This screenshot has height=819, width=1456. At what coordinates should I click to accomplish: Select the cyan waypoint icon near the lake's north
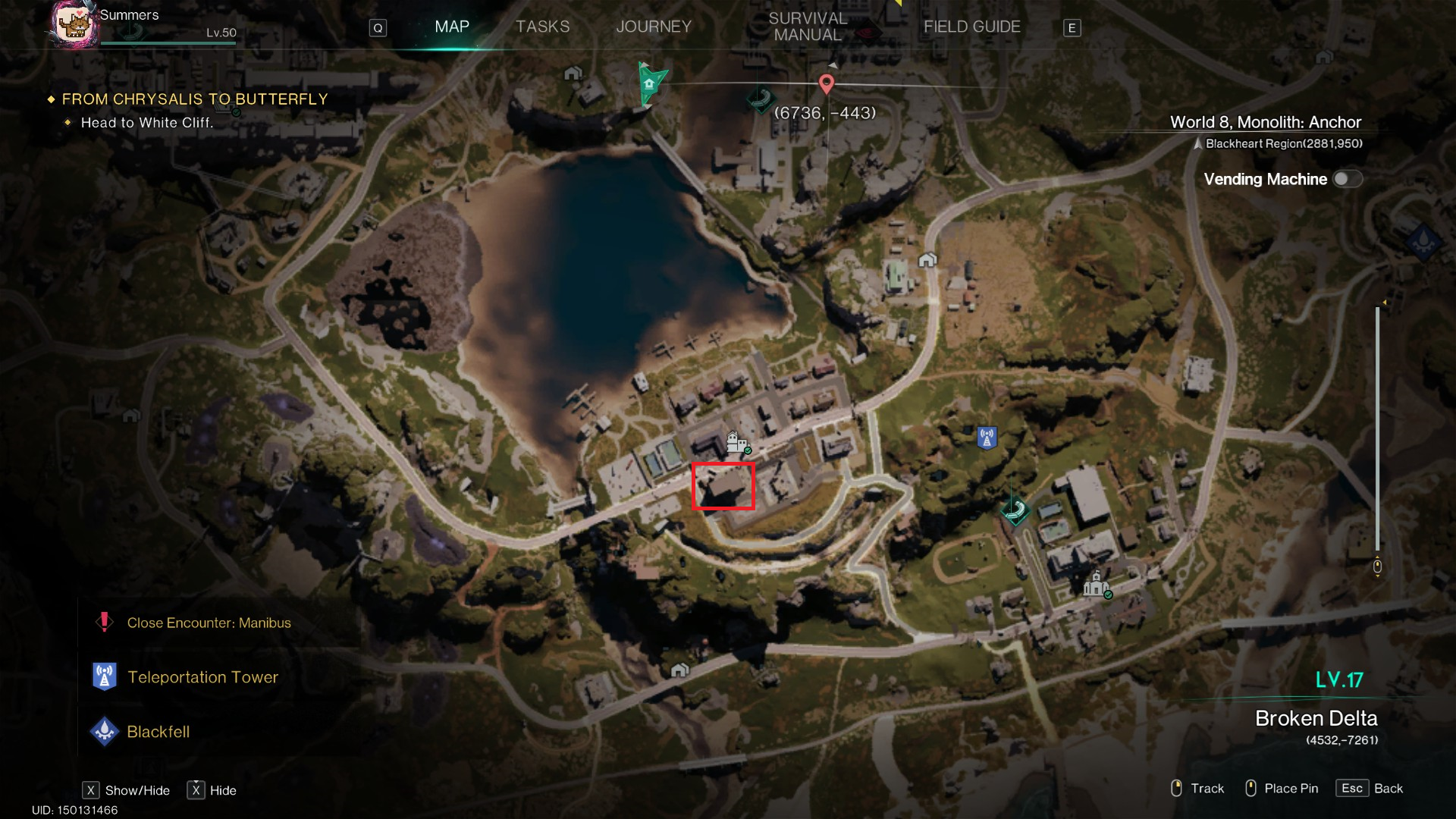tap(759, 99)
